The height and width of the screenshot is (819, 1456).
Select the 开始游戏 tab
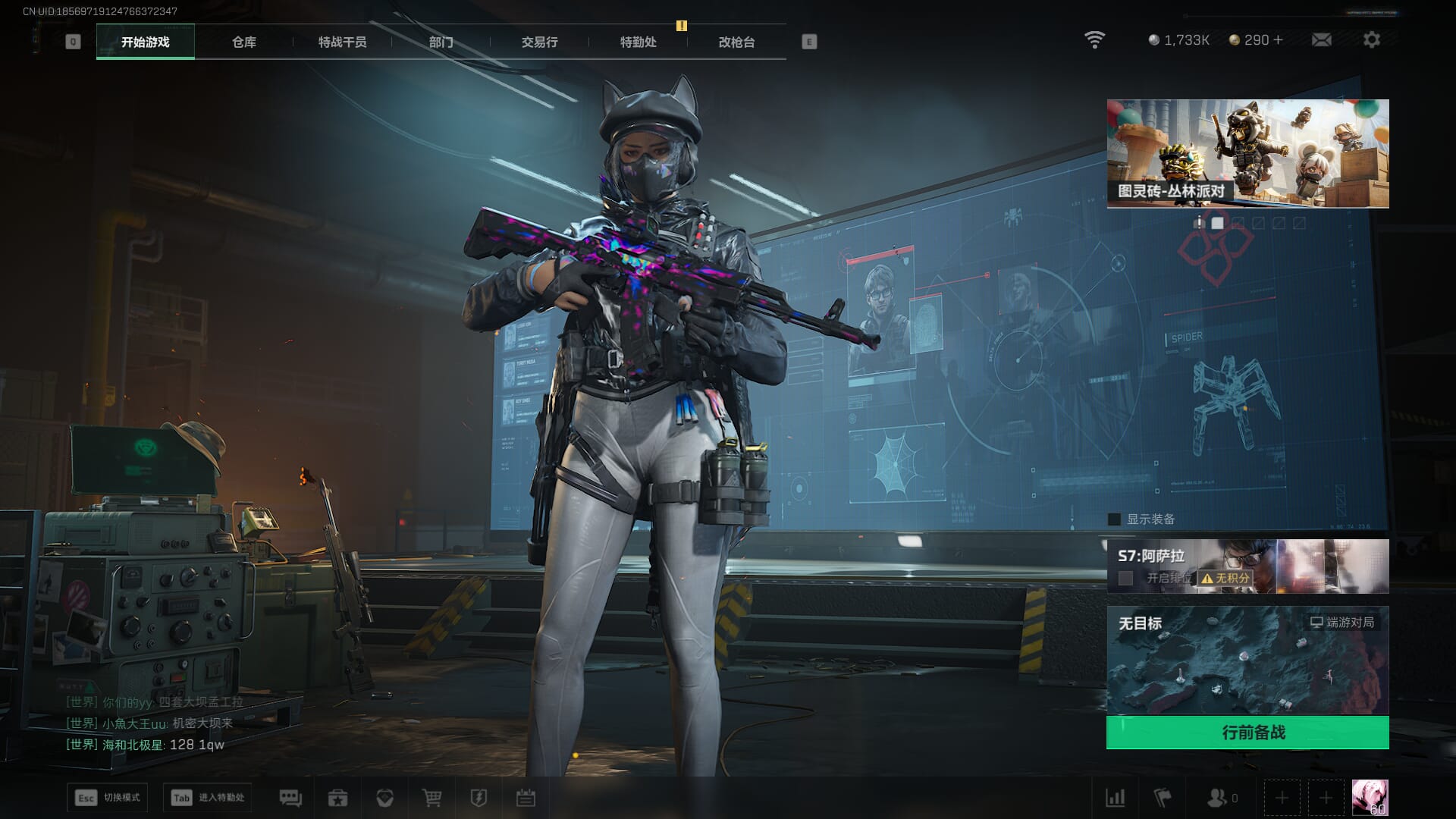(x=145, y=42)
